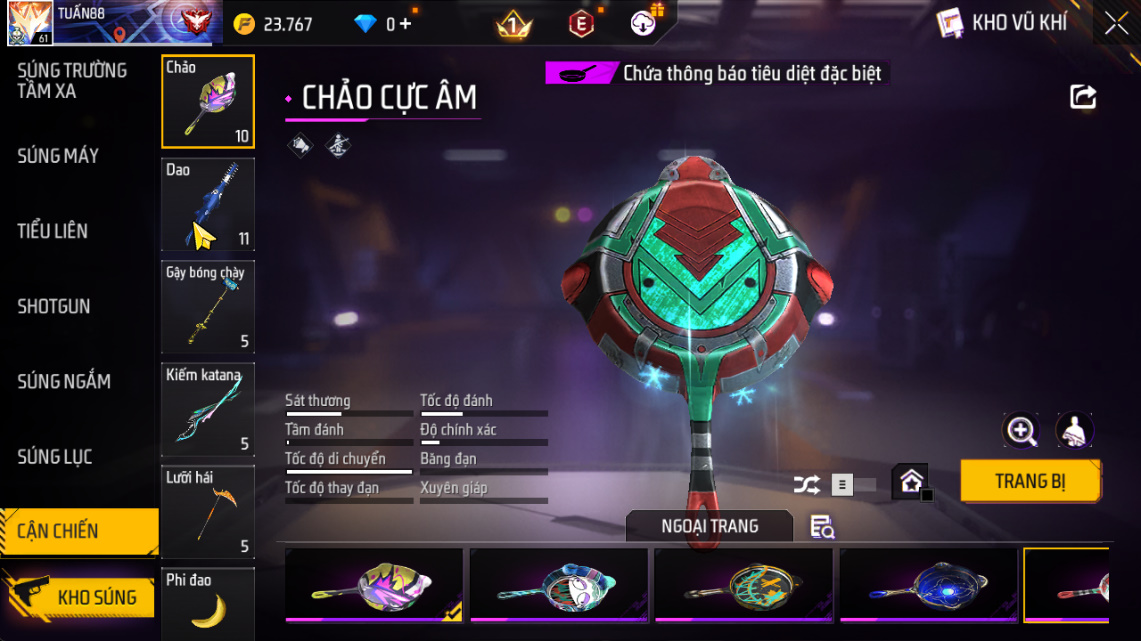
Task: Select the SÚNG TRƯỜNG TẦM XA category
Action: point(72,81)
